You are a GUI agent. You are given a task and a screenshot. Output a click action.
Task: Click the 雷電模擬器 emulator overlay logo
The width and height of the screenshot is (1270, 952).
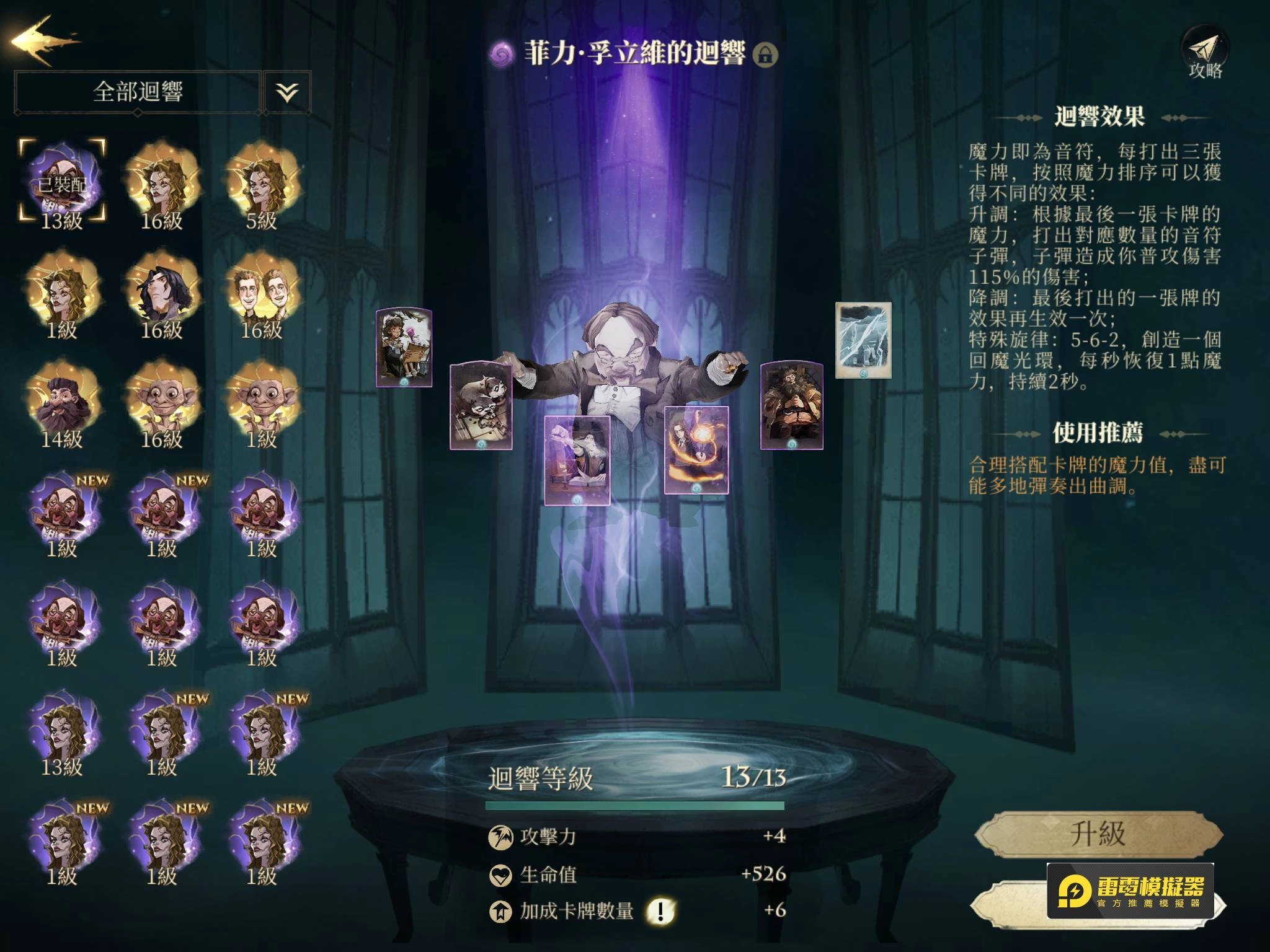click(1130, 890)
